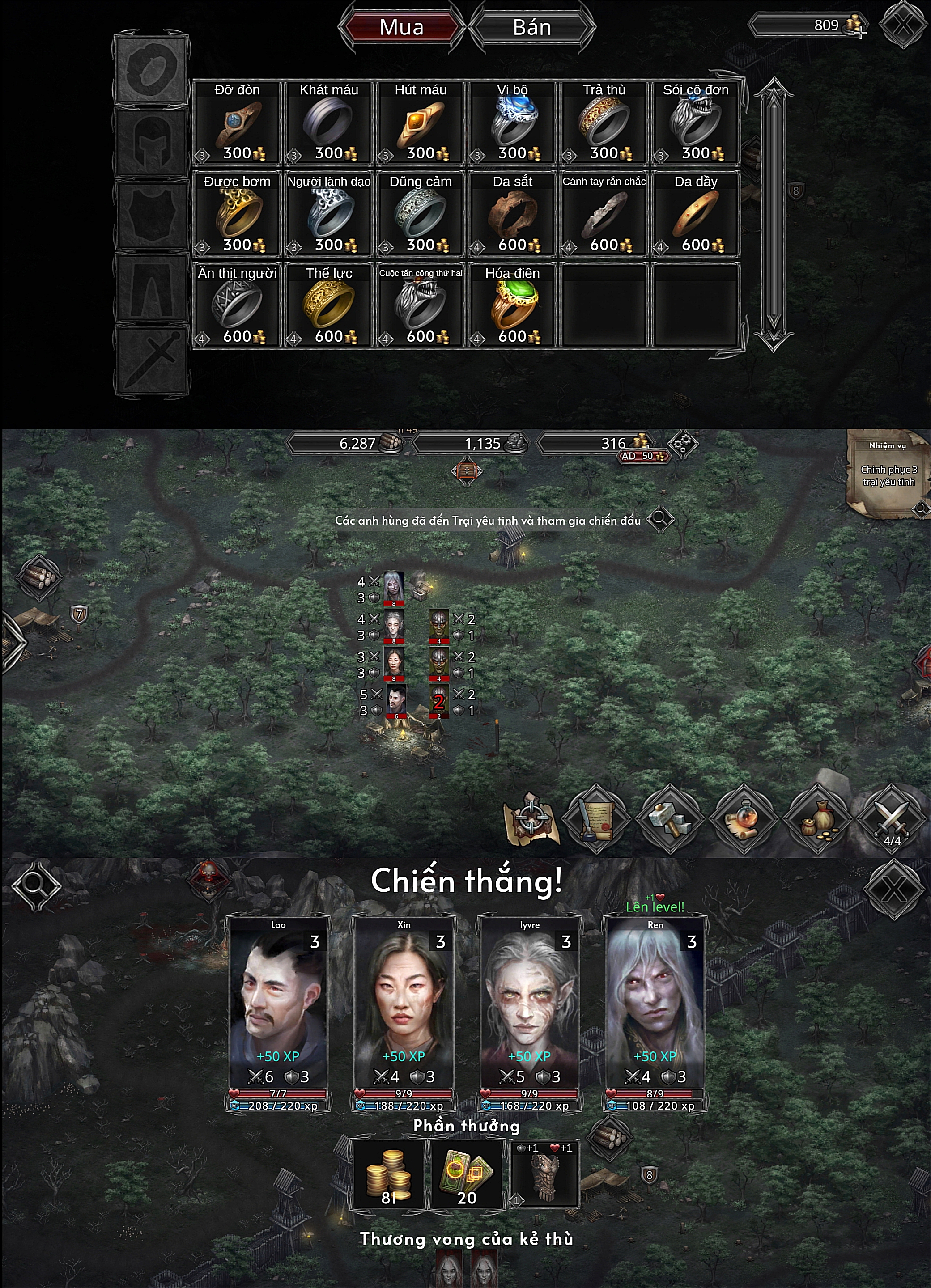Open the helmet equipment category
This screenshot has height=1288, width=931.
point(151,142)
